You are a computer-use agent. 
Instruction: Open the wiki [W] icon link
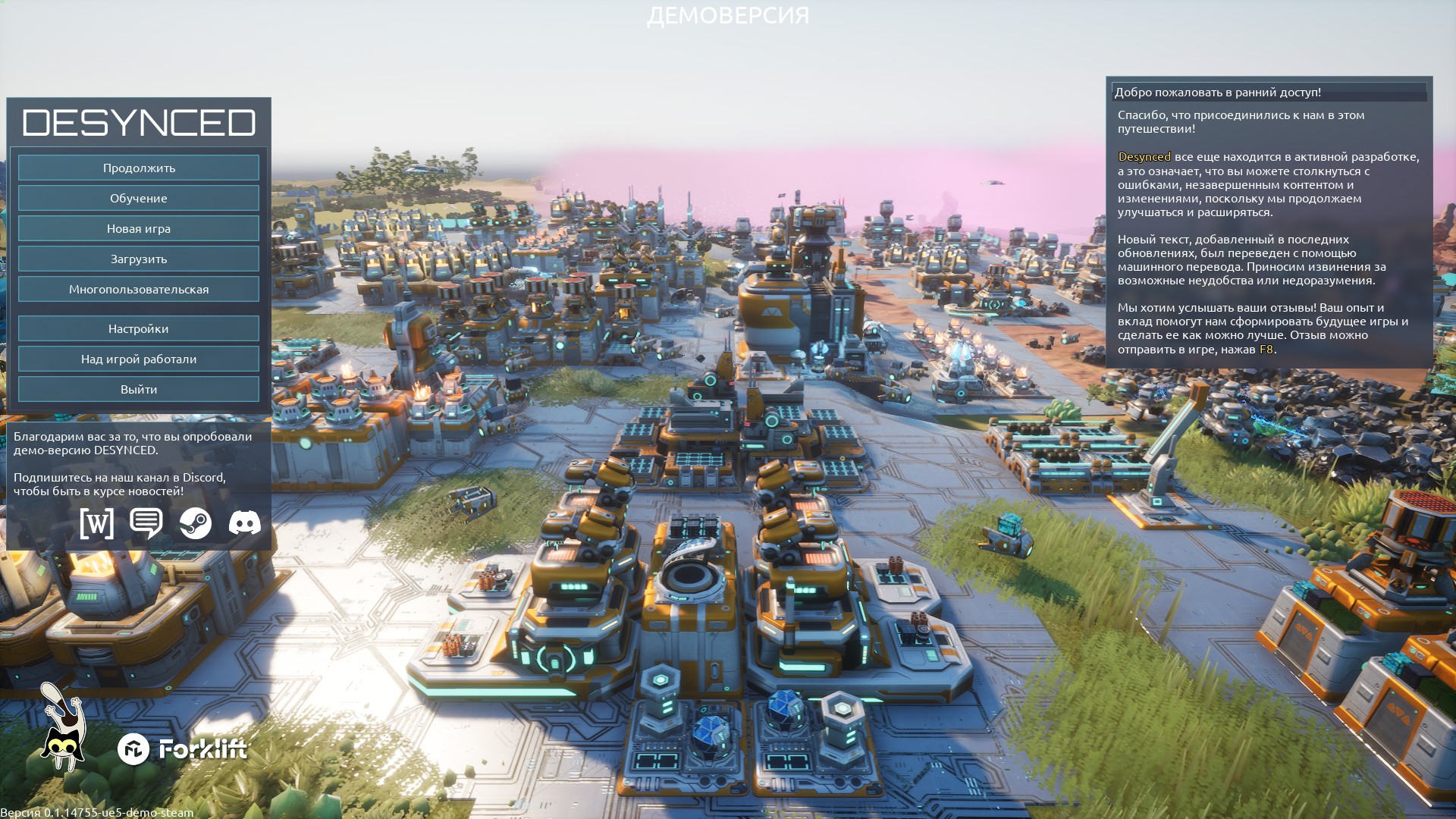pyautogui.click(x=97, y=523)
